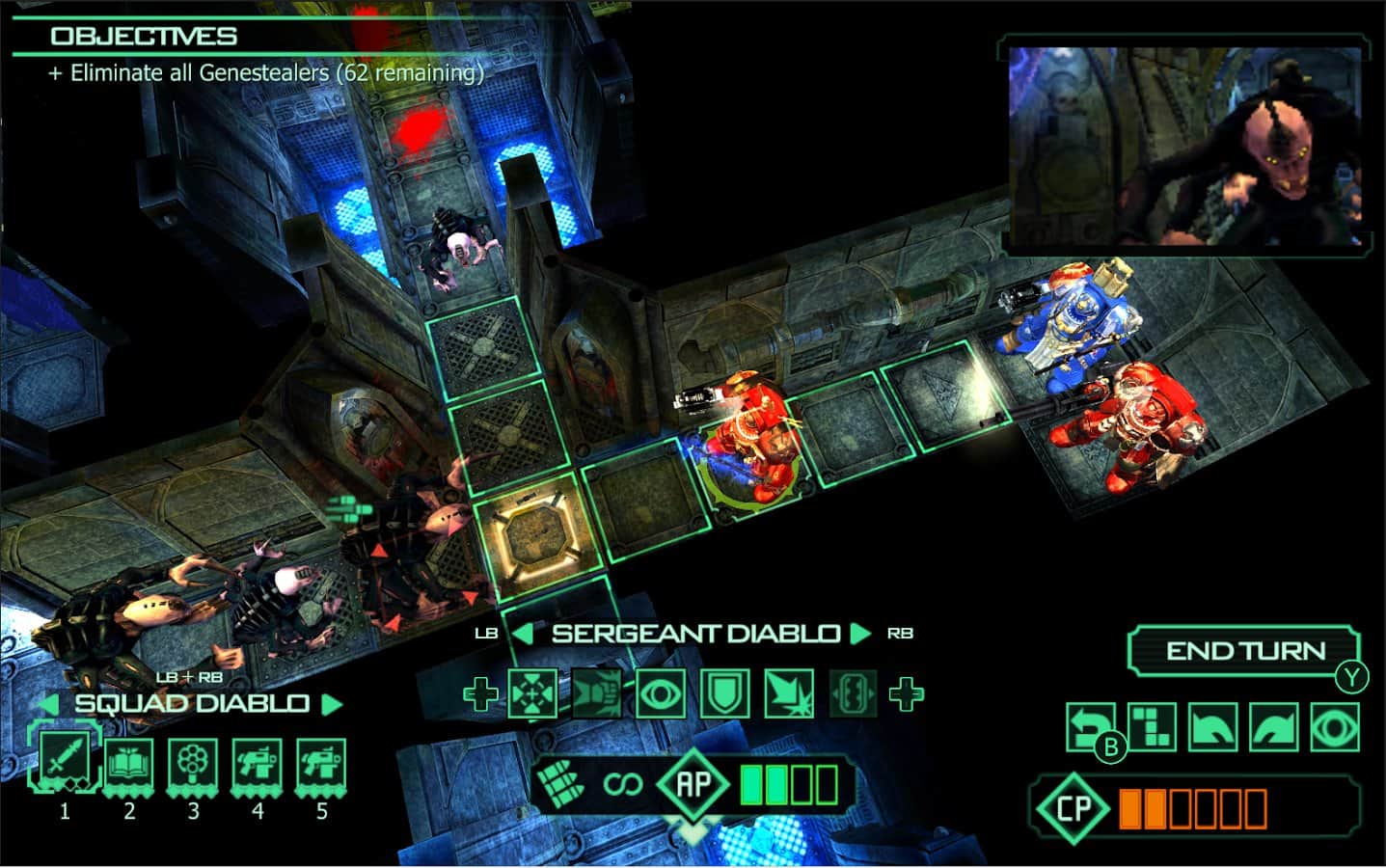Activate the arrow-impact attack action

(x=789, y=693)
